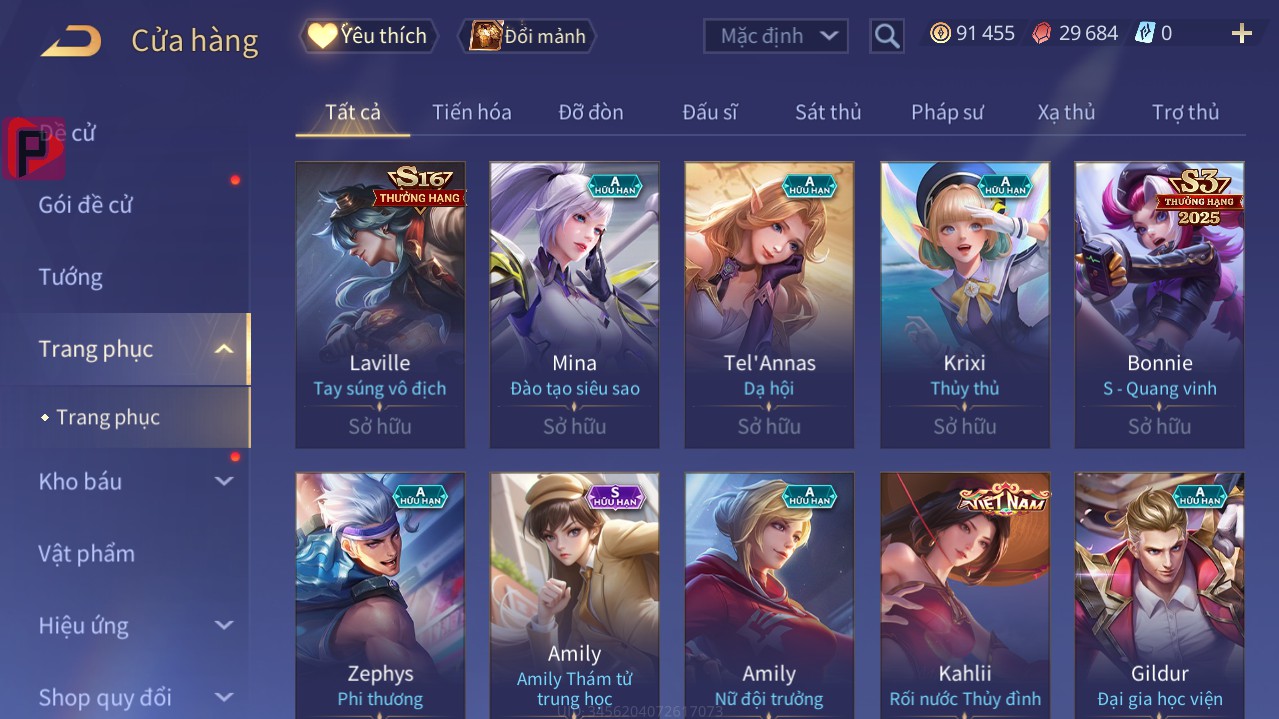Viewport: 1279px width, 719px height.
Task: Select the Đỡ đòn tab
Action: 591,112
